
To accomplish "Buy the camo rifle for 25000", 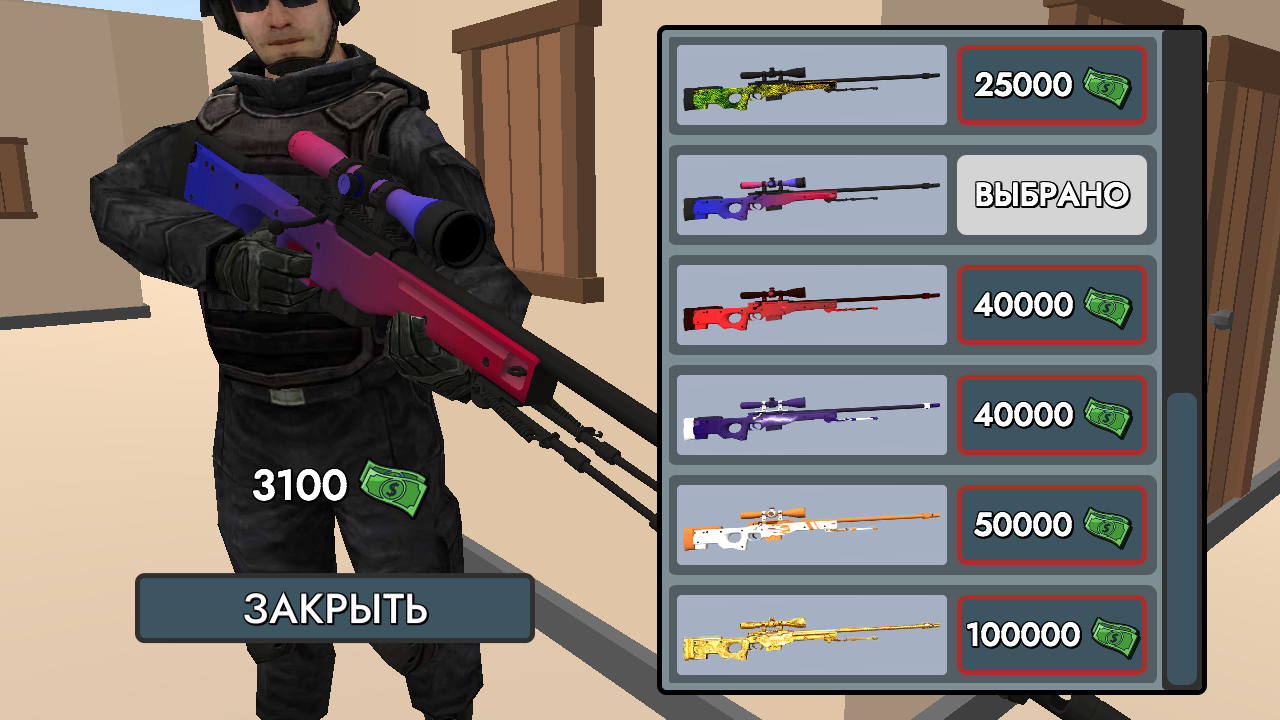I will [1052, 85].
